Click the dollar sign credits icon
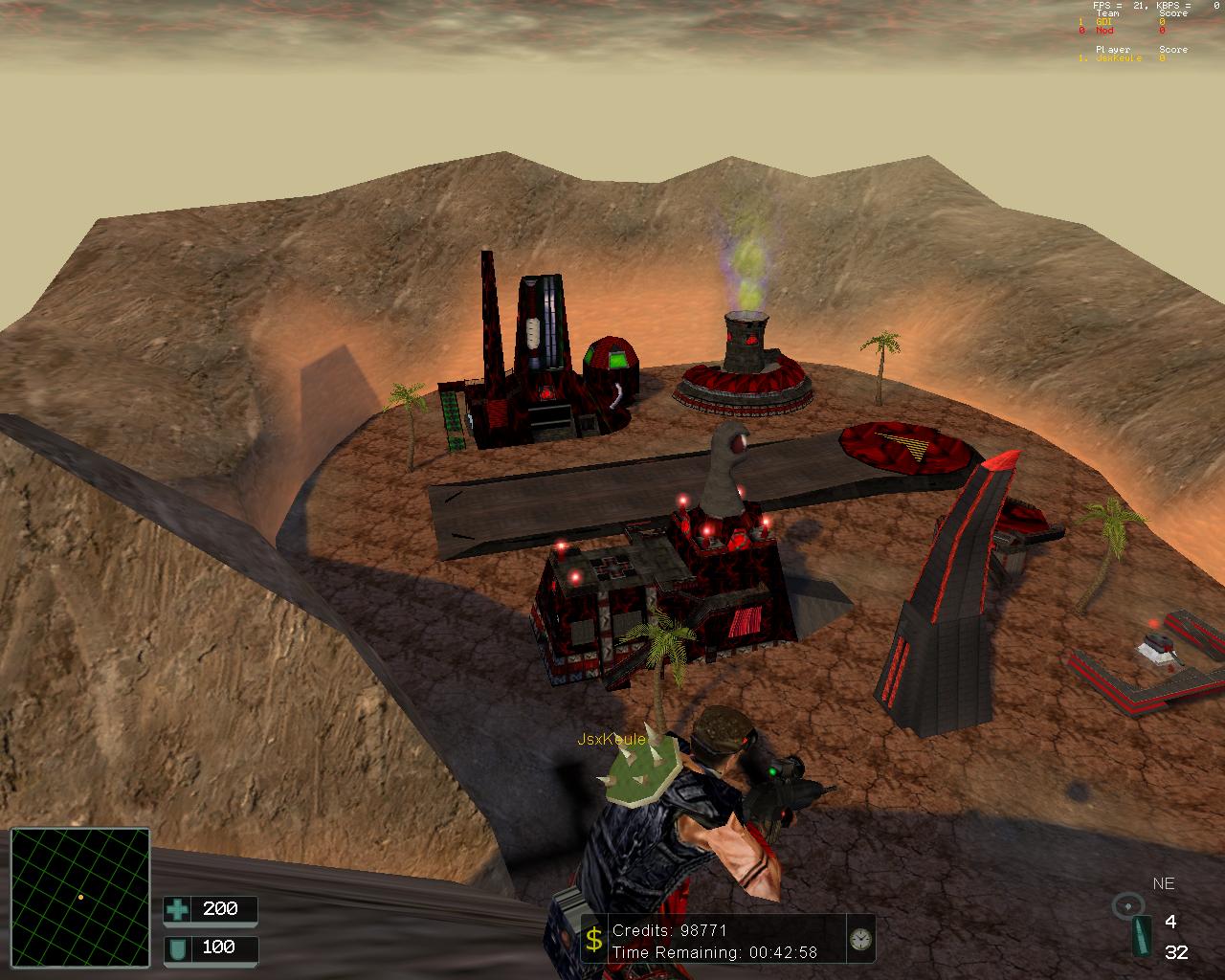Screen dimensions: 1225x980 (593, 940)
